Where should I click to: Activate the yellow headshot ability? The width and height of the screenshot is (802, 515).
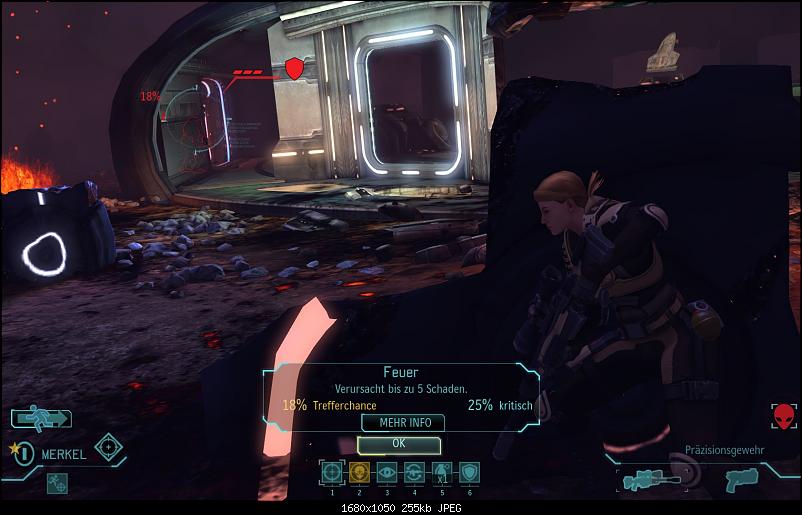point(359,472)
